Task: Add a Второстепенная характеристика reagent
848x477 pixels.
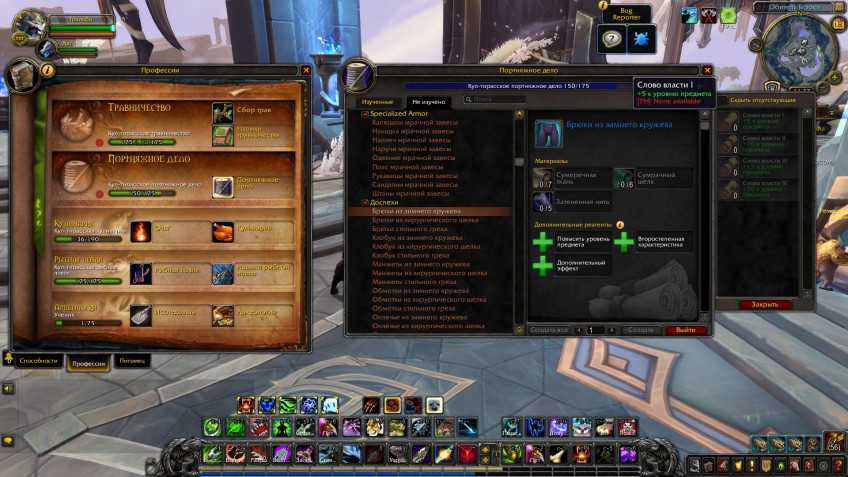Action: pos(622,242)
